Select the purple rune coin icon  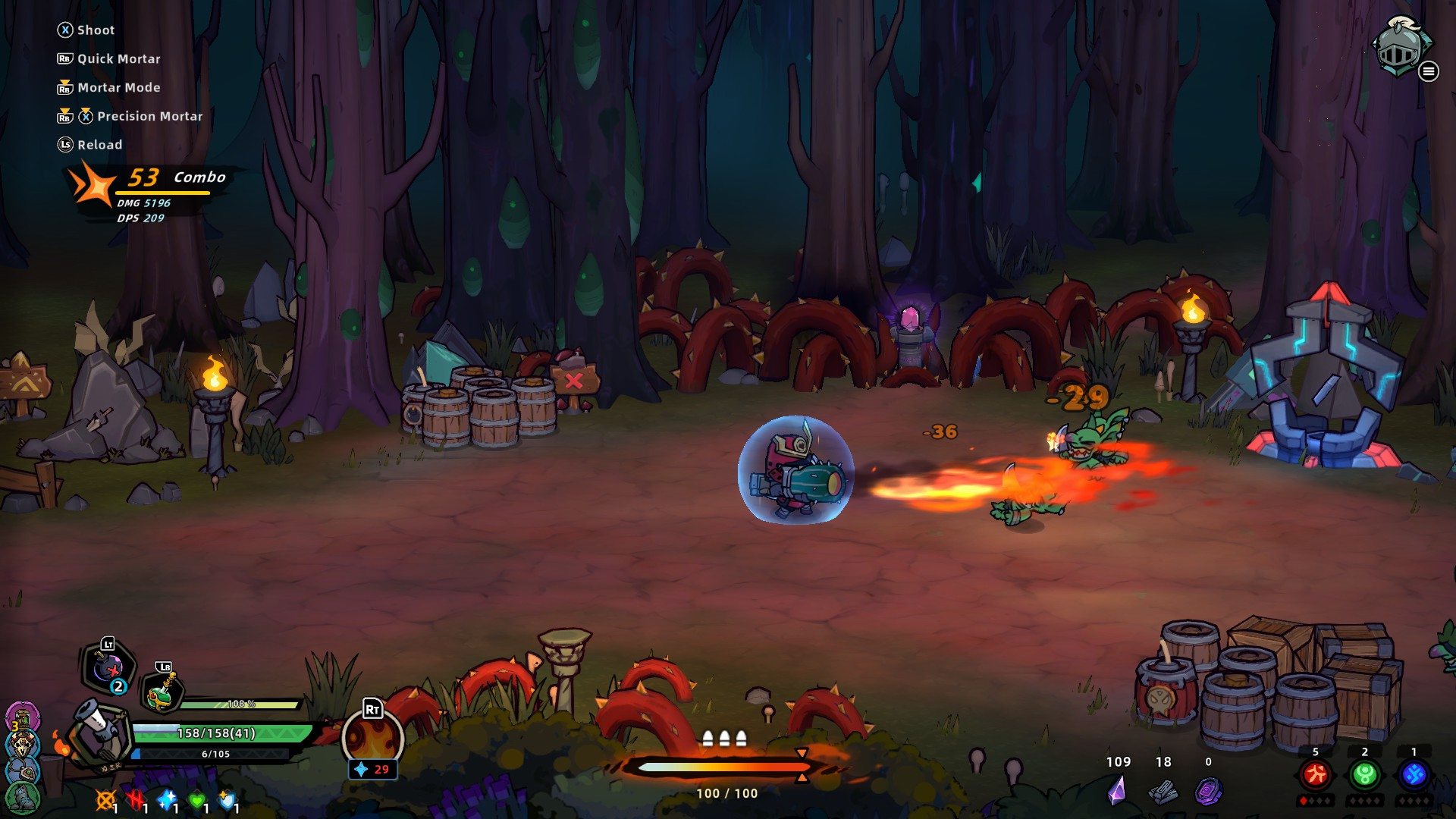tap(1208, 791)
